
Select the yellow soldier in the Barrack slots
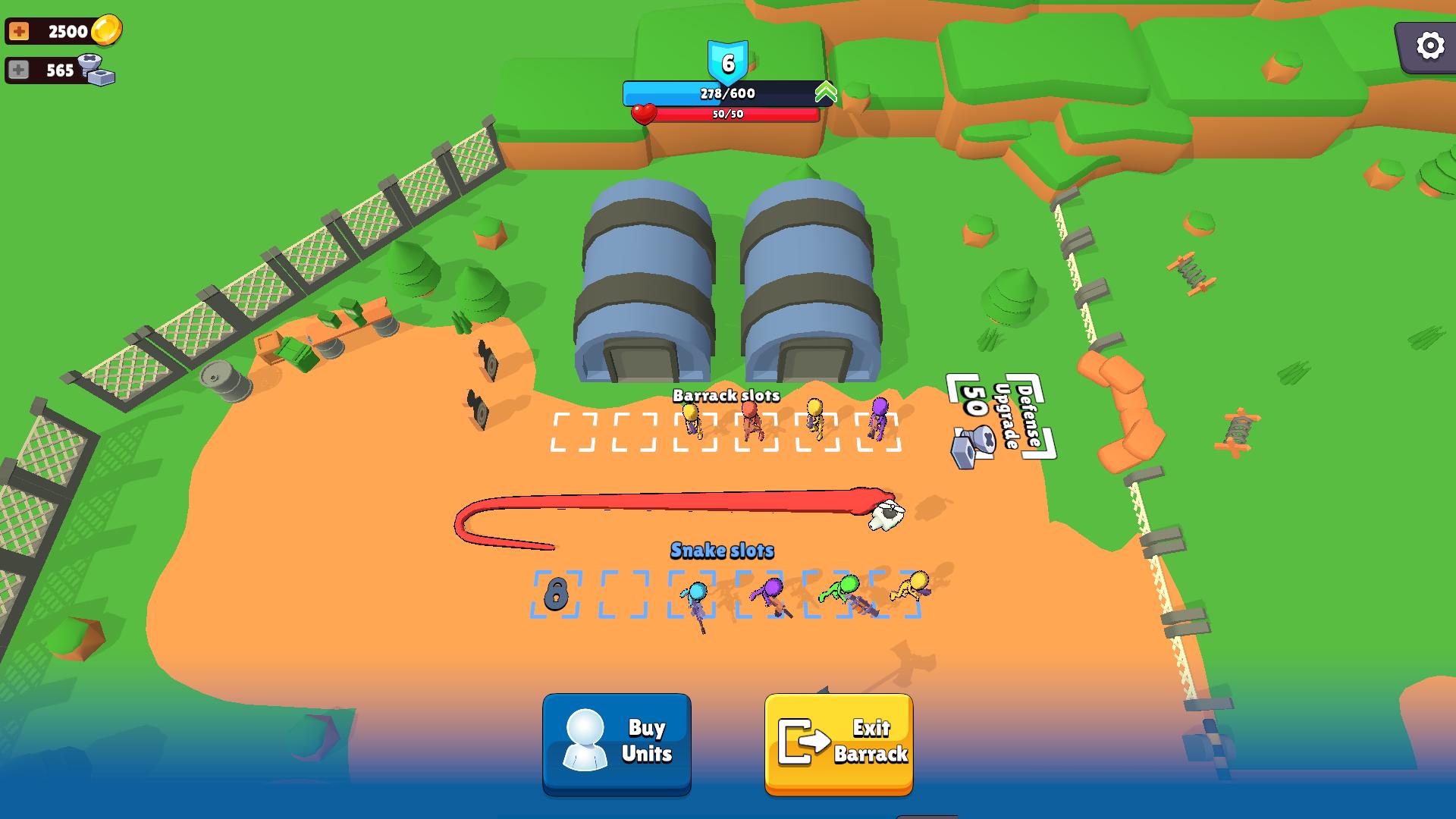[x=692, y=419]
